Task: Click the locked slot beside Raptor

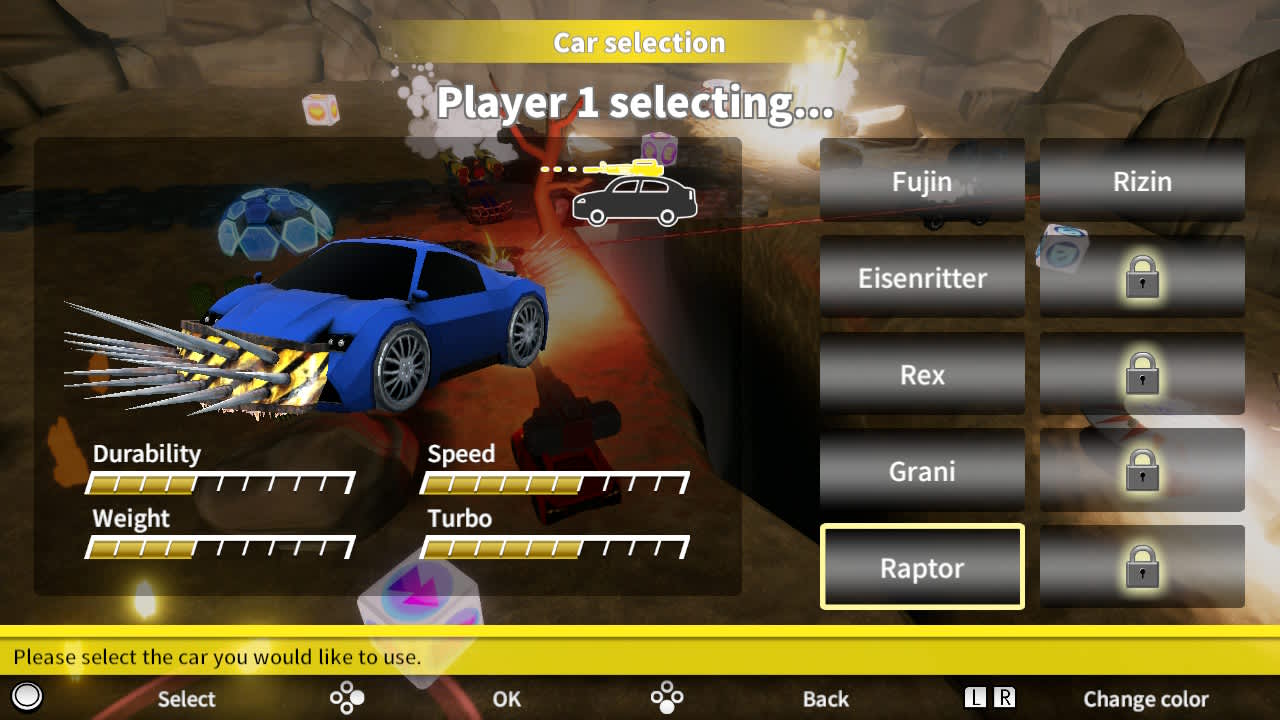Action: pyautogui.click(x=1142, y=567)
